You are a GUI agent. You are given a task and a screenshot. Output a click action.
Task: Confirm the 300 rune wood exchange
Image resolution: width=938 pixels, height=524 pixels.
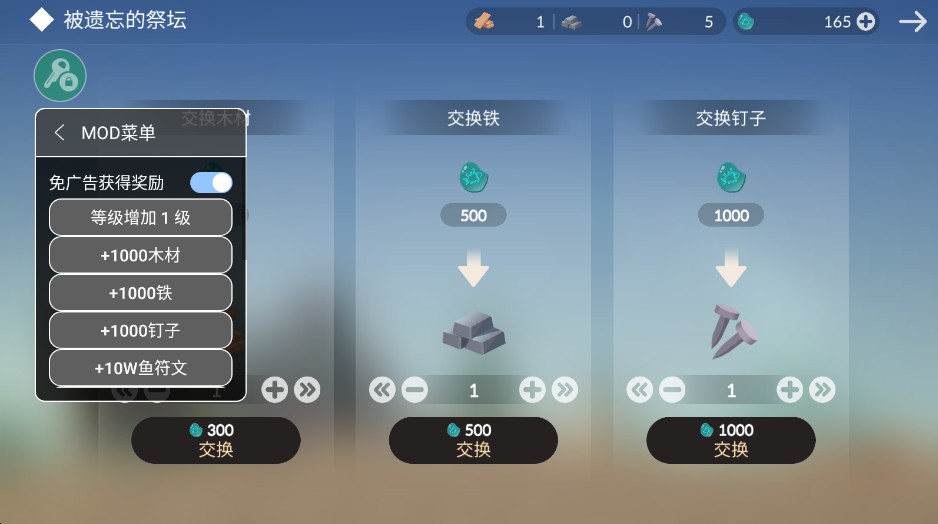(x=216, y=440)
